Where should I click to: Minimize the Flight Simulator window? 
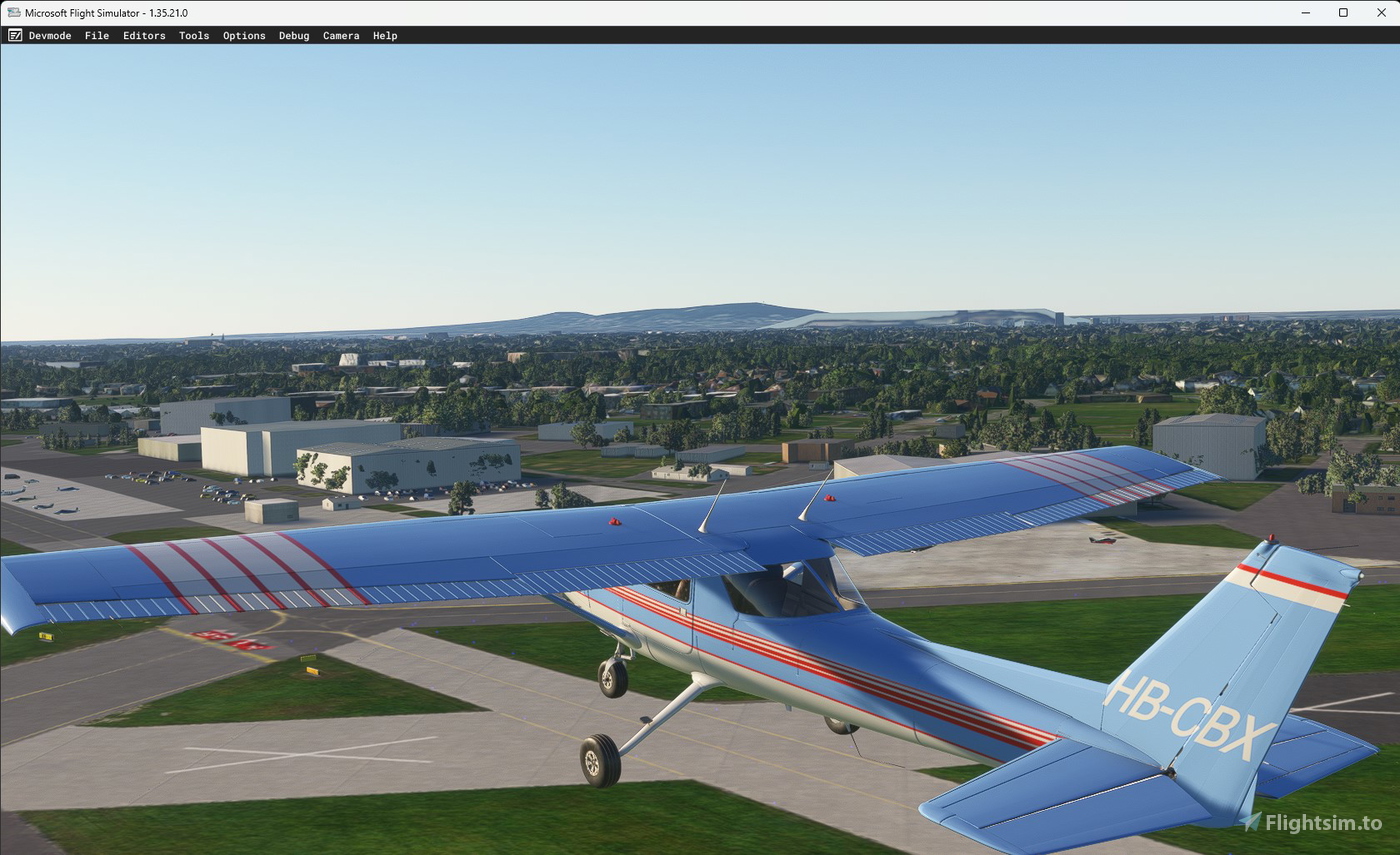[x=1305, y=12]
